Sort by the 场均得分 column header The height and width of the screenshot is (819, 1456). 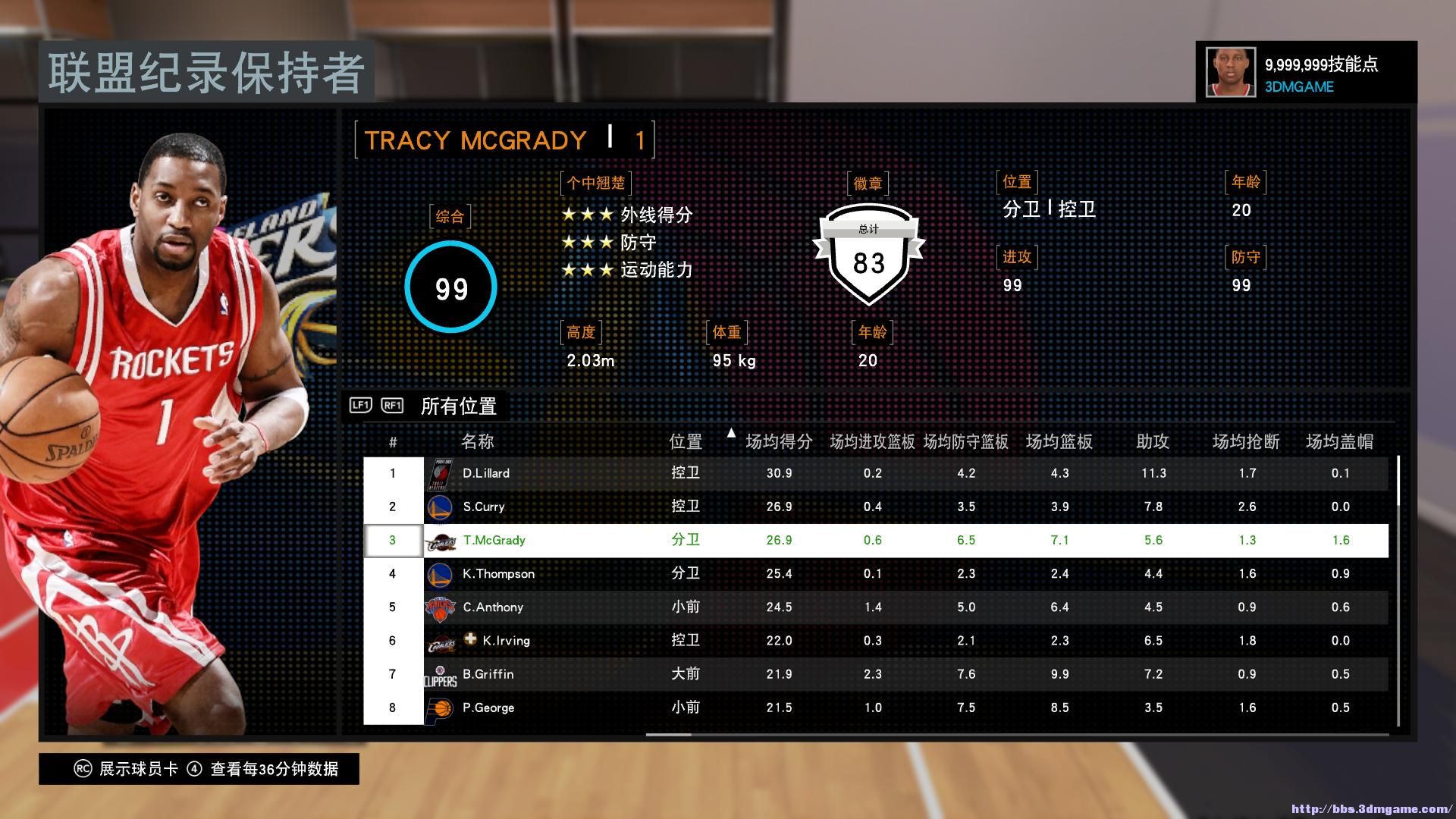click(779, 441)
